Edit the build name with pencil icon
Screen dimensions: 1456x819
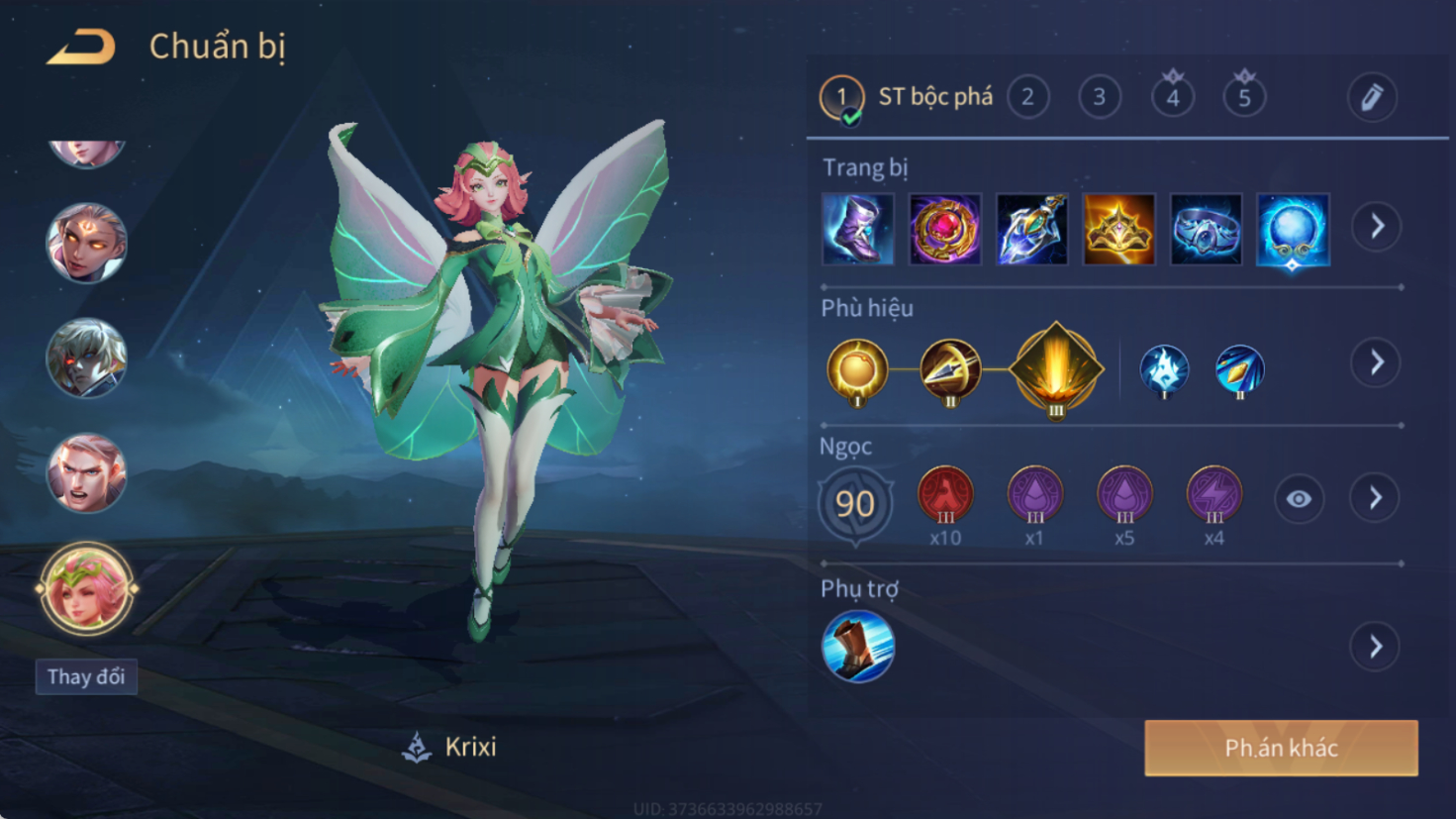(1372, 97)
